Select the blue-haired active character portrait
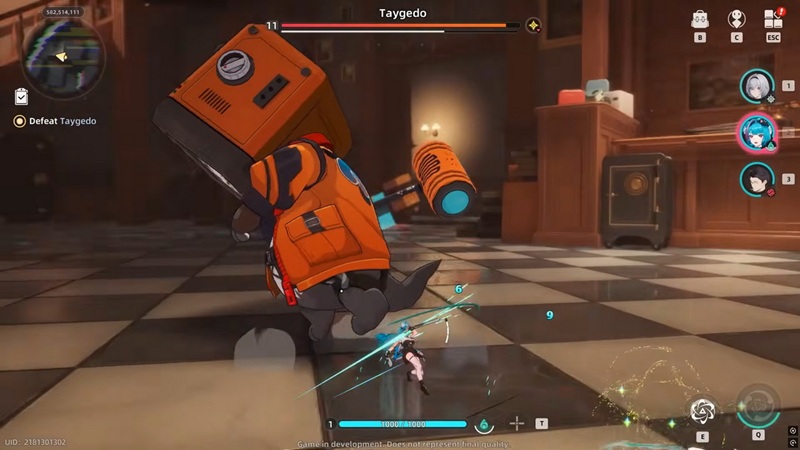Viewport: 800px width, 450px height. coord(756,133)
